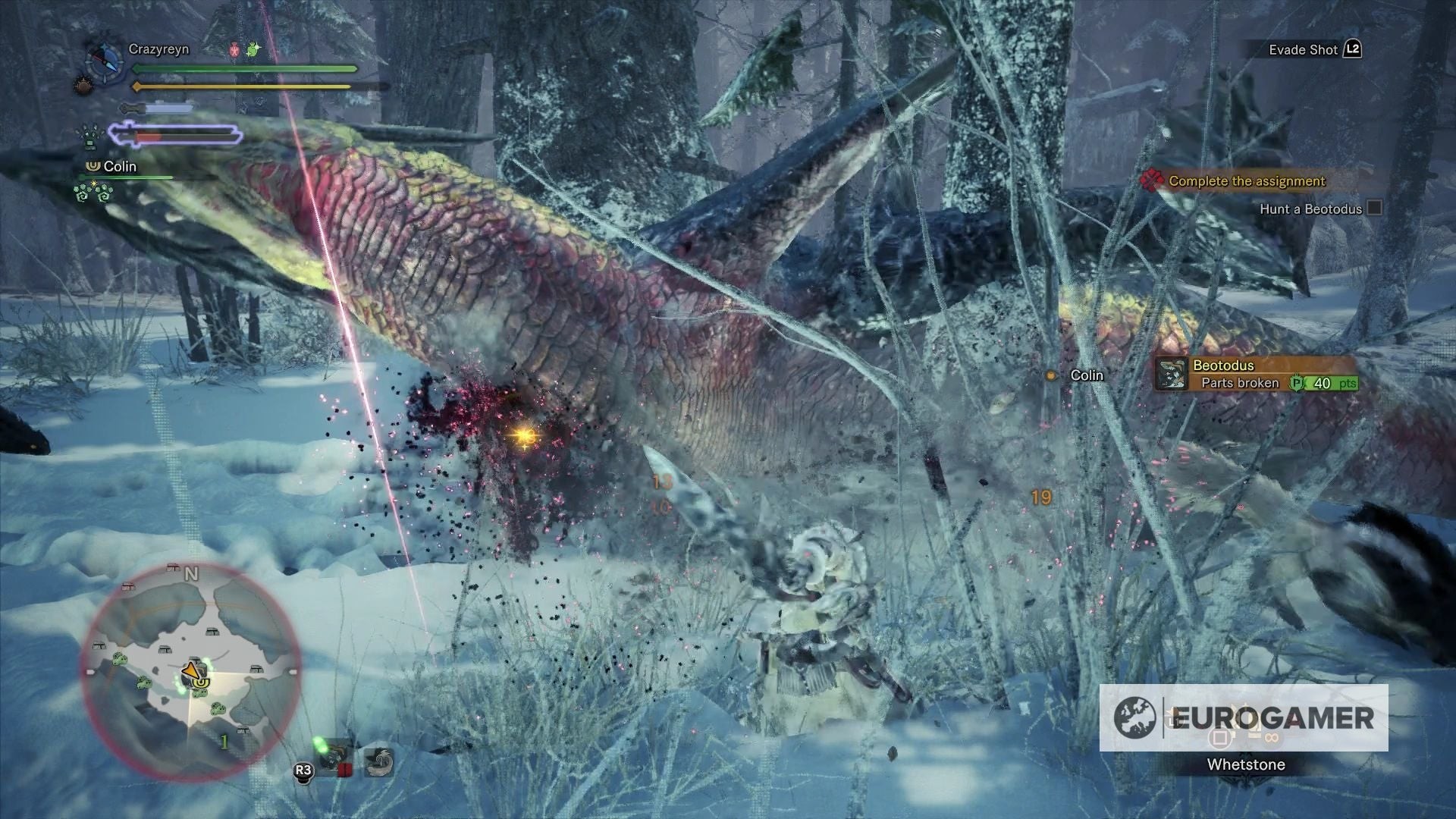
Task: Select Palico Colin's status entry
Action: click(120, 167)
